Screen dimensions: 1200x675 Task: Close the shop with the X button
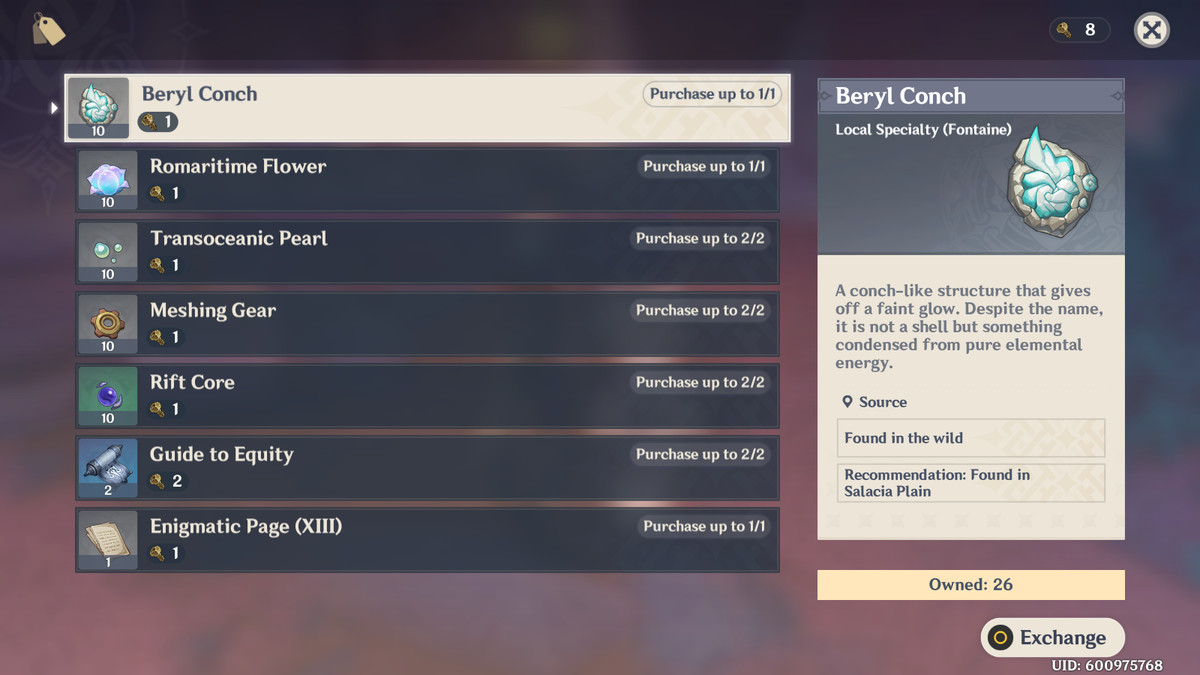[1151, 30]
